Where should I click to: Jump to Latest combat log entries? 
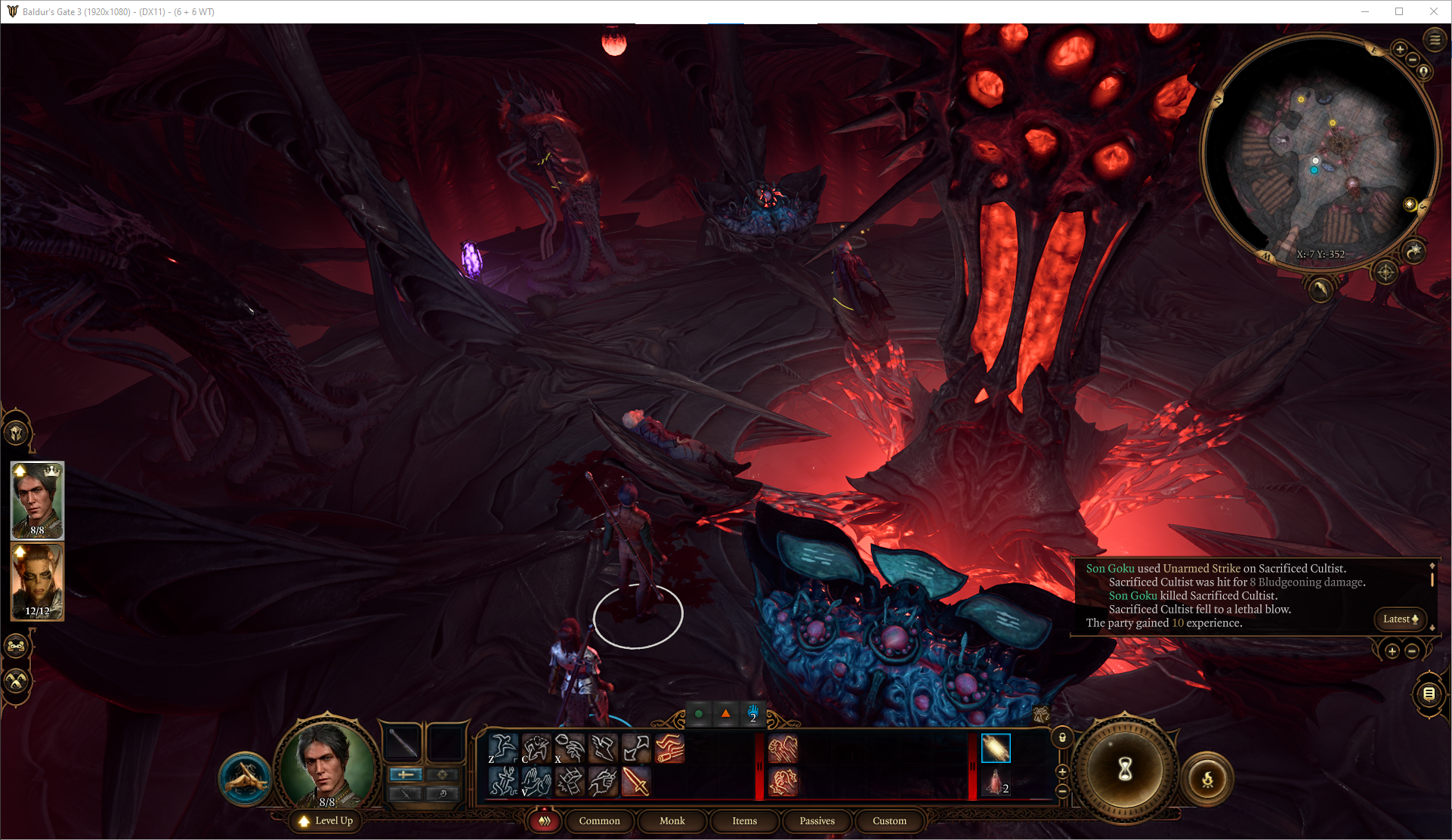(1400, 619)
